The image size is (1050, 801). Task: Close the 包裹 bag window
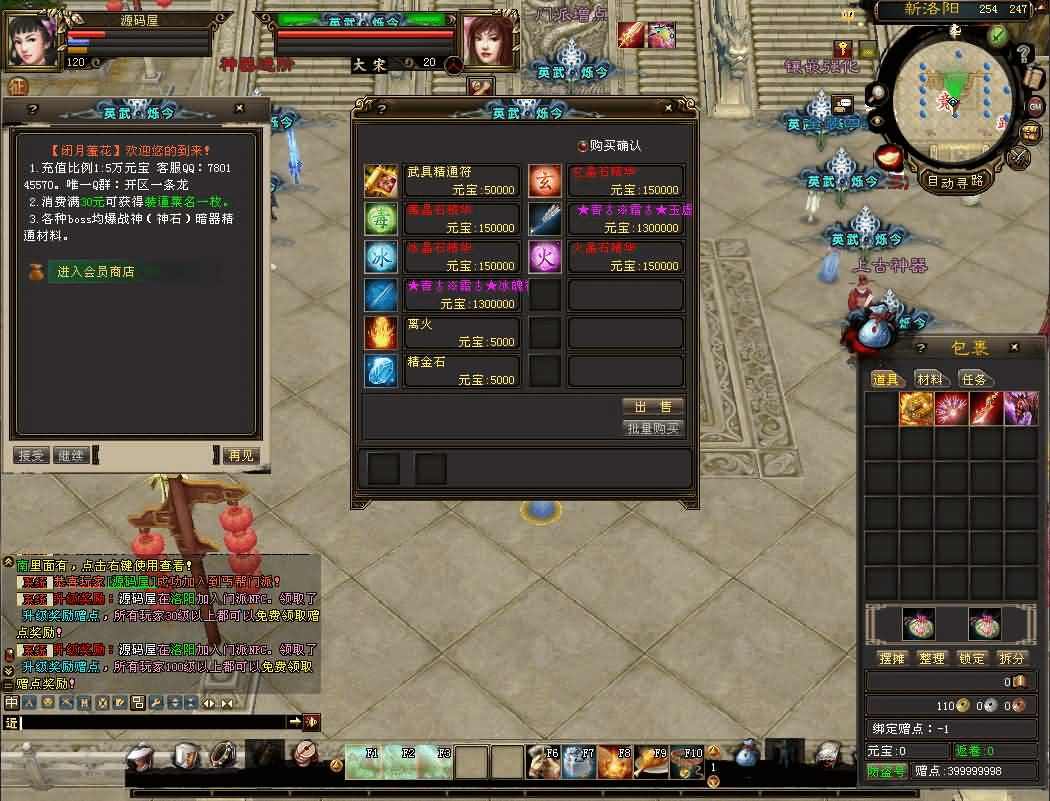(1015, 347)
